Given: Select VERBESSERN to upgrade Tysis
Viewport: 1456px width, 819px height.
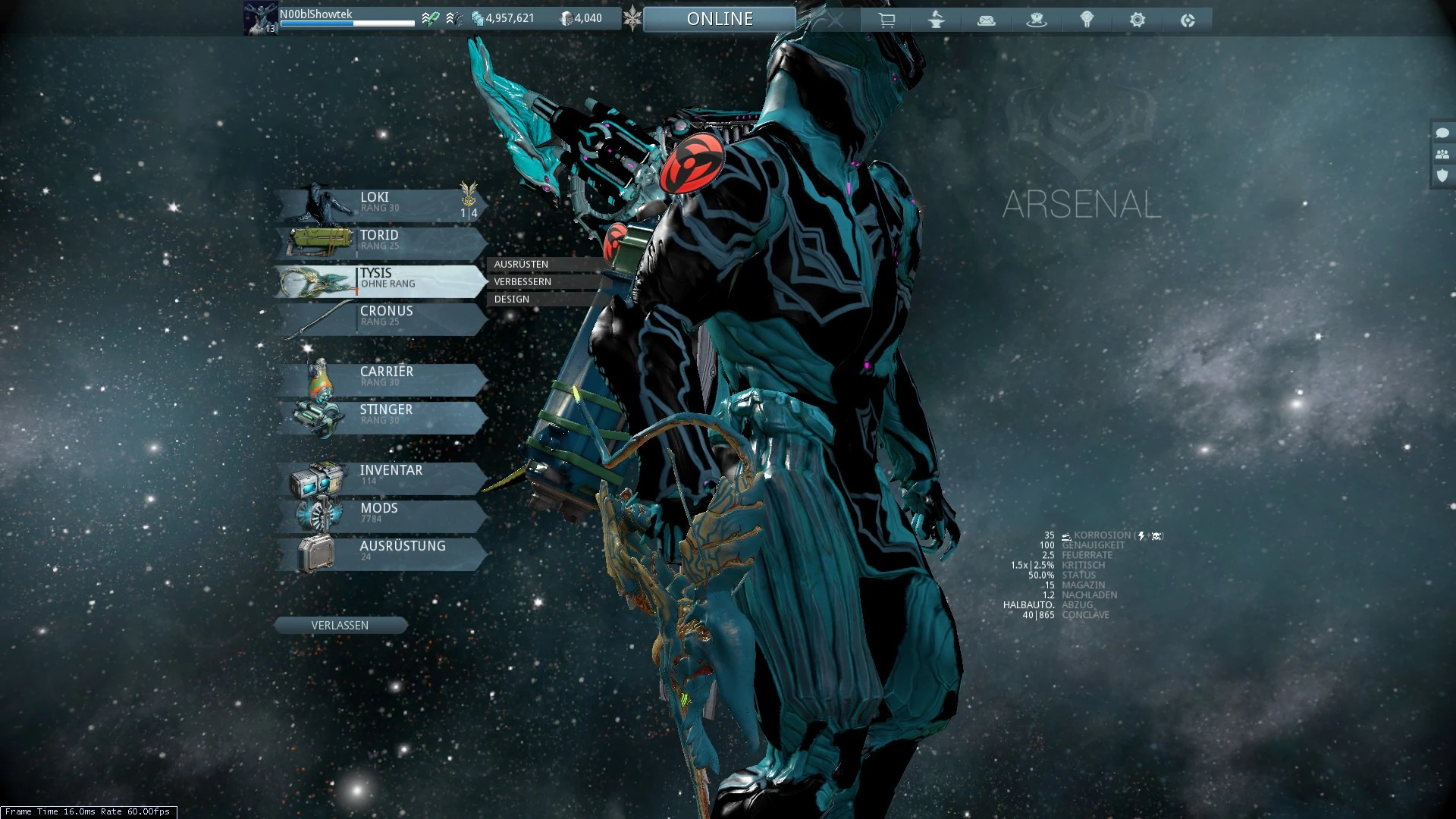Looking at the screenshot, I should [x=521, y=281].
